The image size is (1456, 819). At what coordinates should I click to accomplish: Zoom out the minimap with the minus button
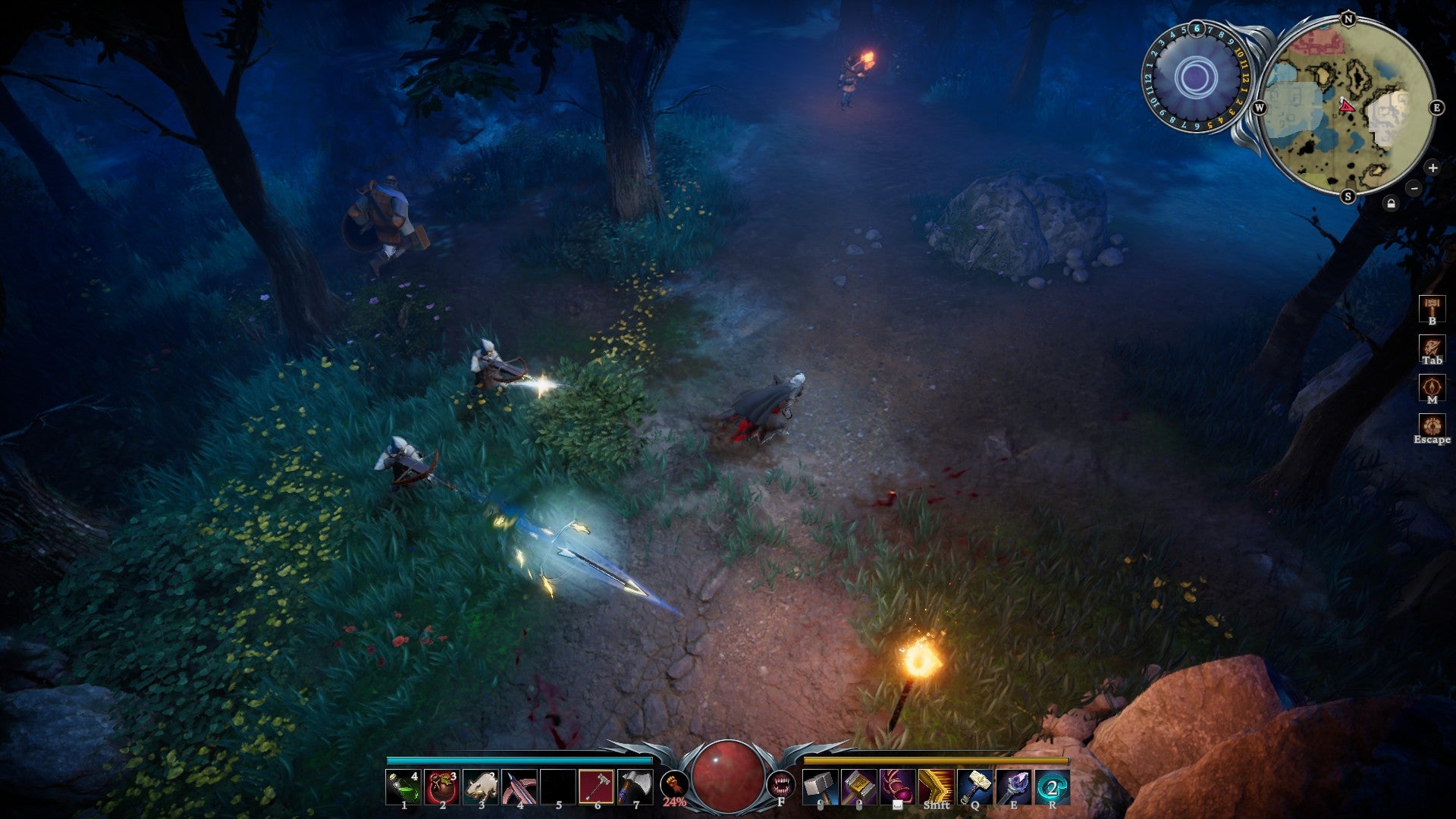[x=1414, y=188]
